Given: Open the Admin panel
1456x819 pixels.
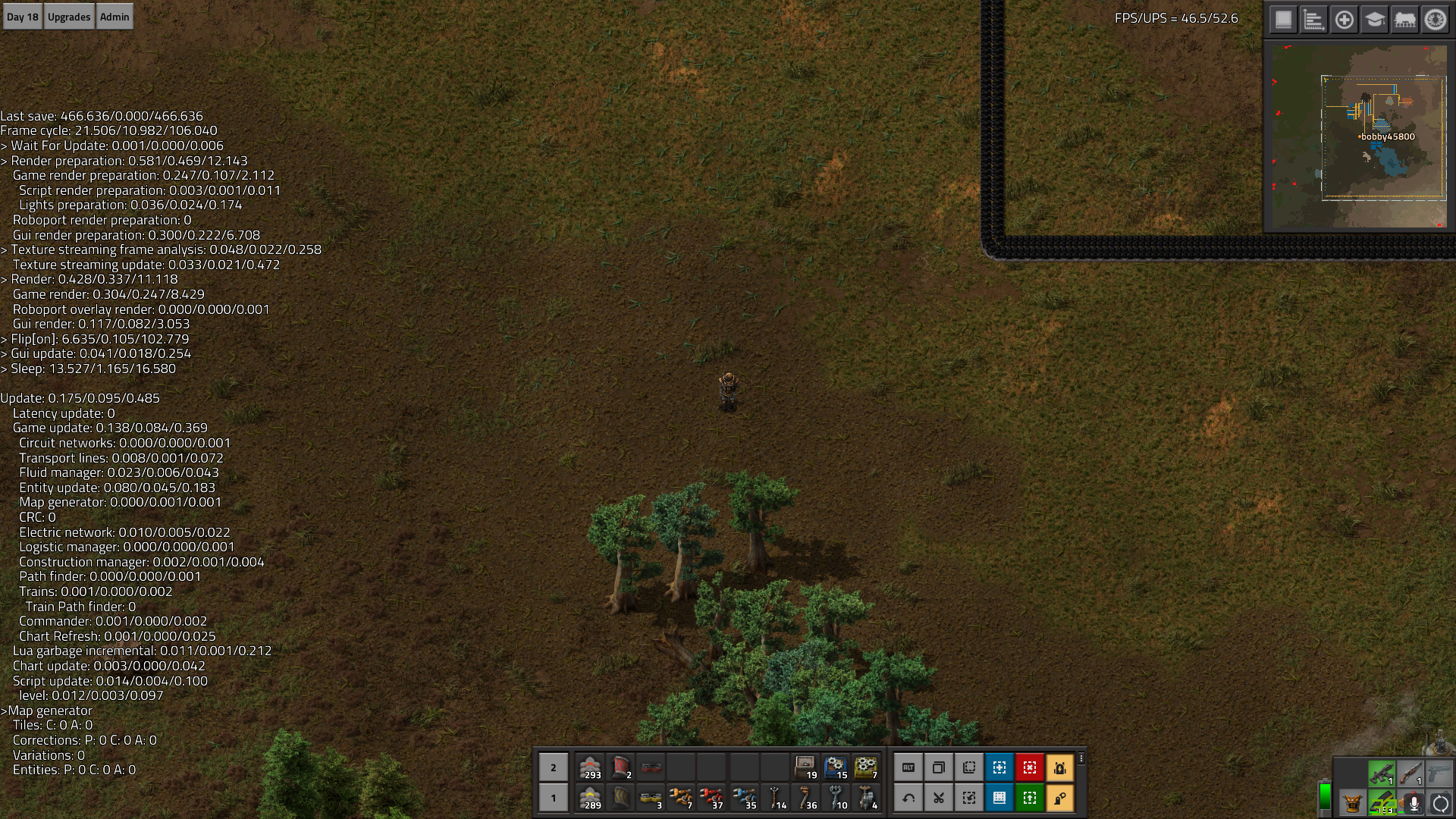Looking at the screenshot, I should (115, 17).
